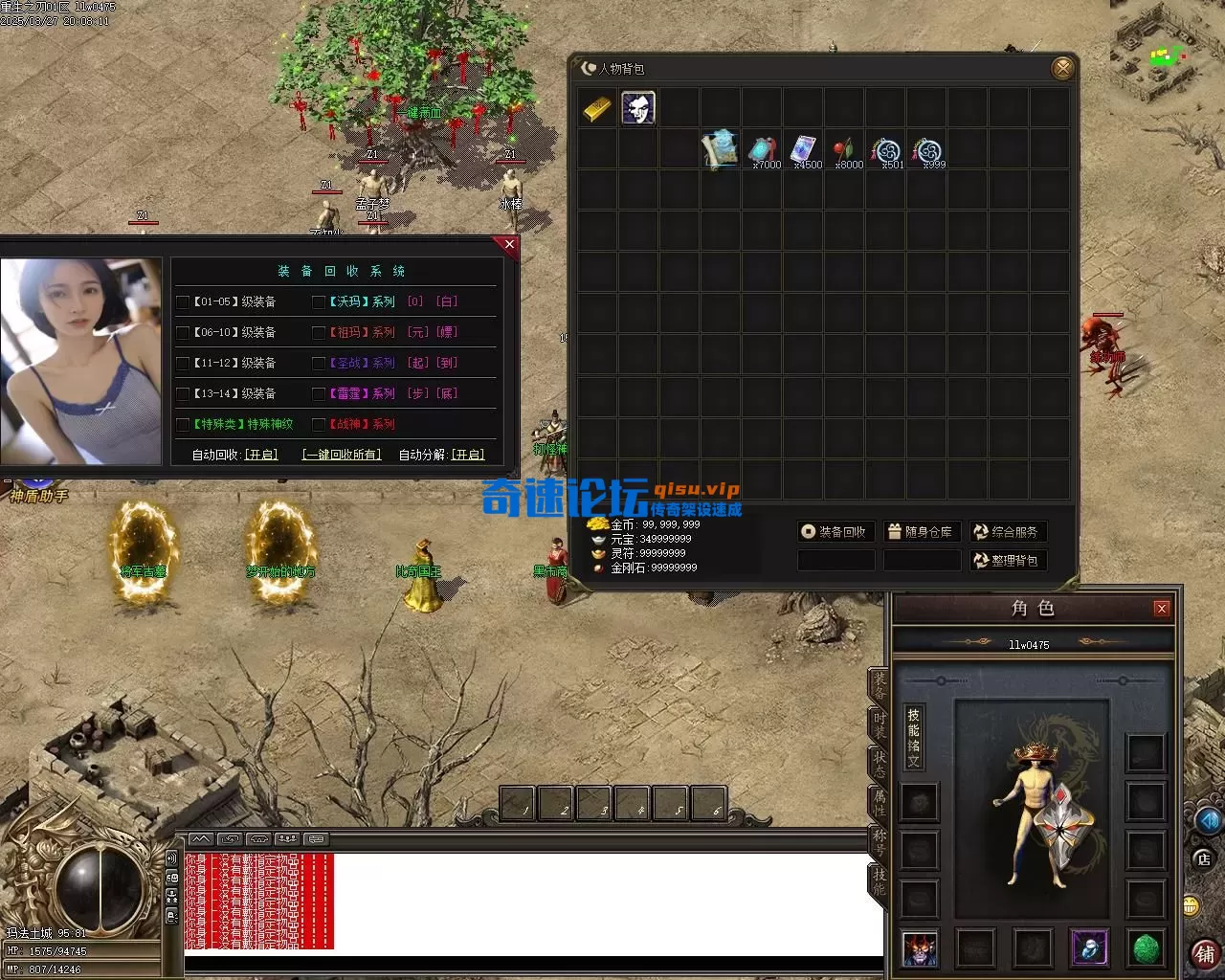Close the 人物背包 inventory window
Viewport: 1225px width, 980px height.
point(1062,68)
